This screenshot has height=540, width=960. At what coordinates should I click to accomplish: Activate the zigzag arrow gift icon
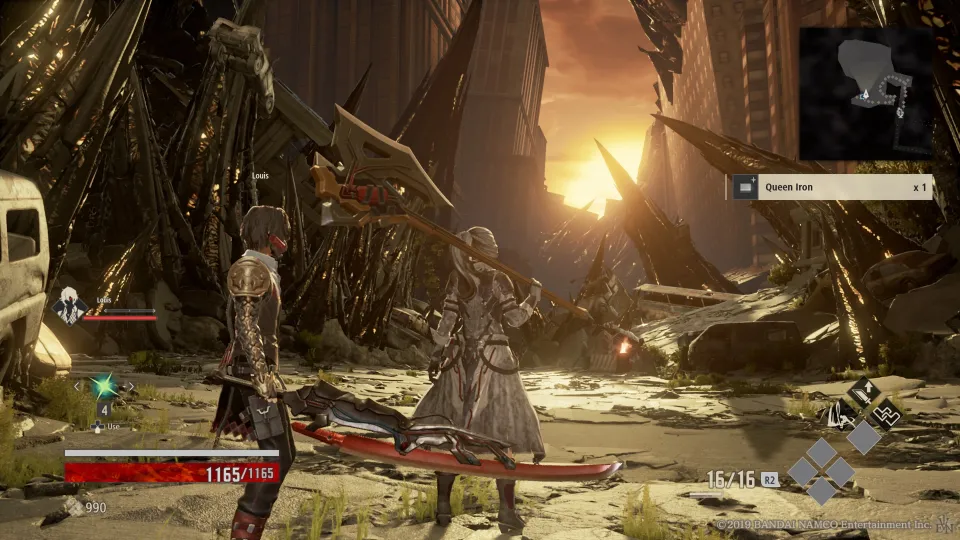(x=885, y=413)
